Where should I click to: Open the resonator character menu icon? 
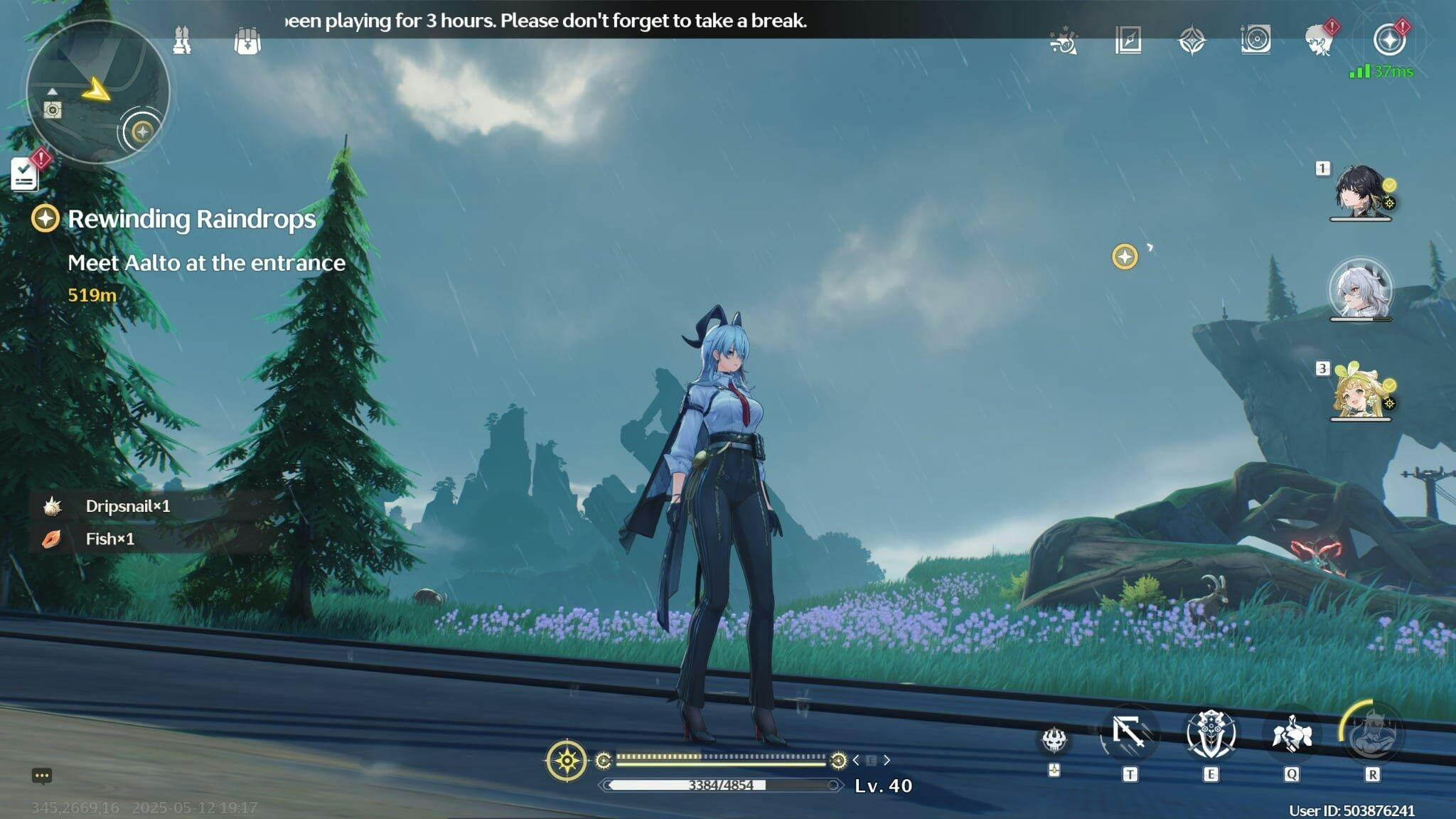coord(1319,41)
